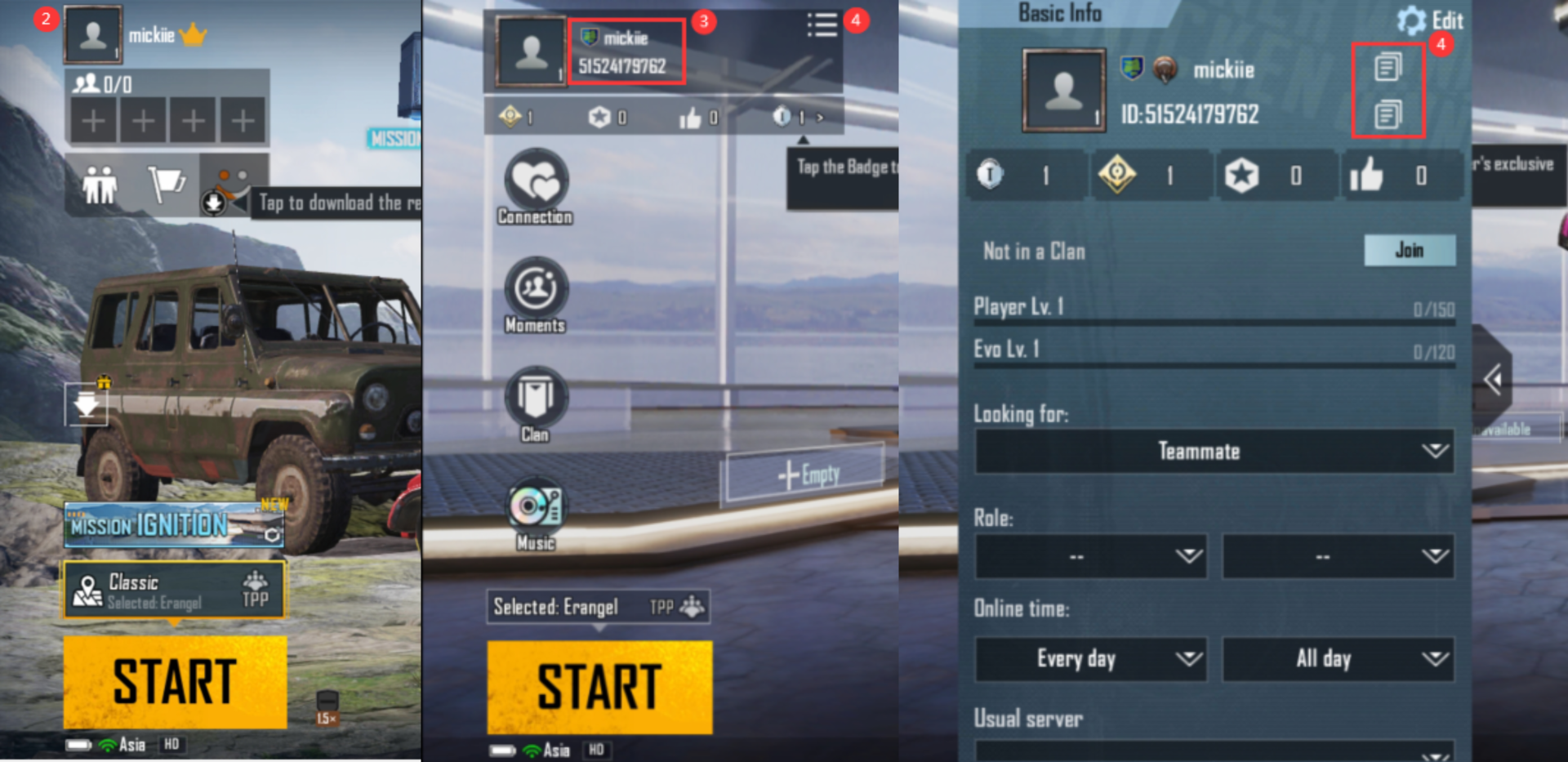Open the two-people friends icon
The width and height of the screenshot is (1568, 762).
click(100, 185)
